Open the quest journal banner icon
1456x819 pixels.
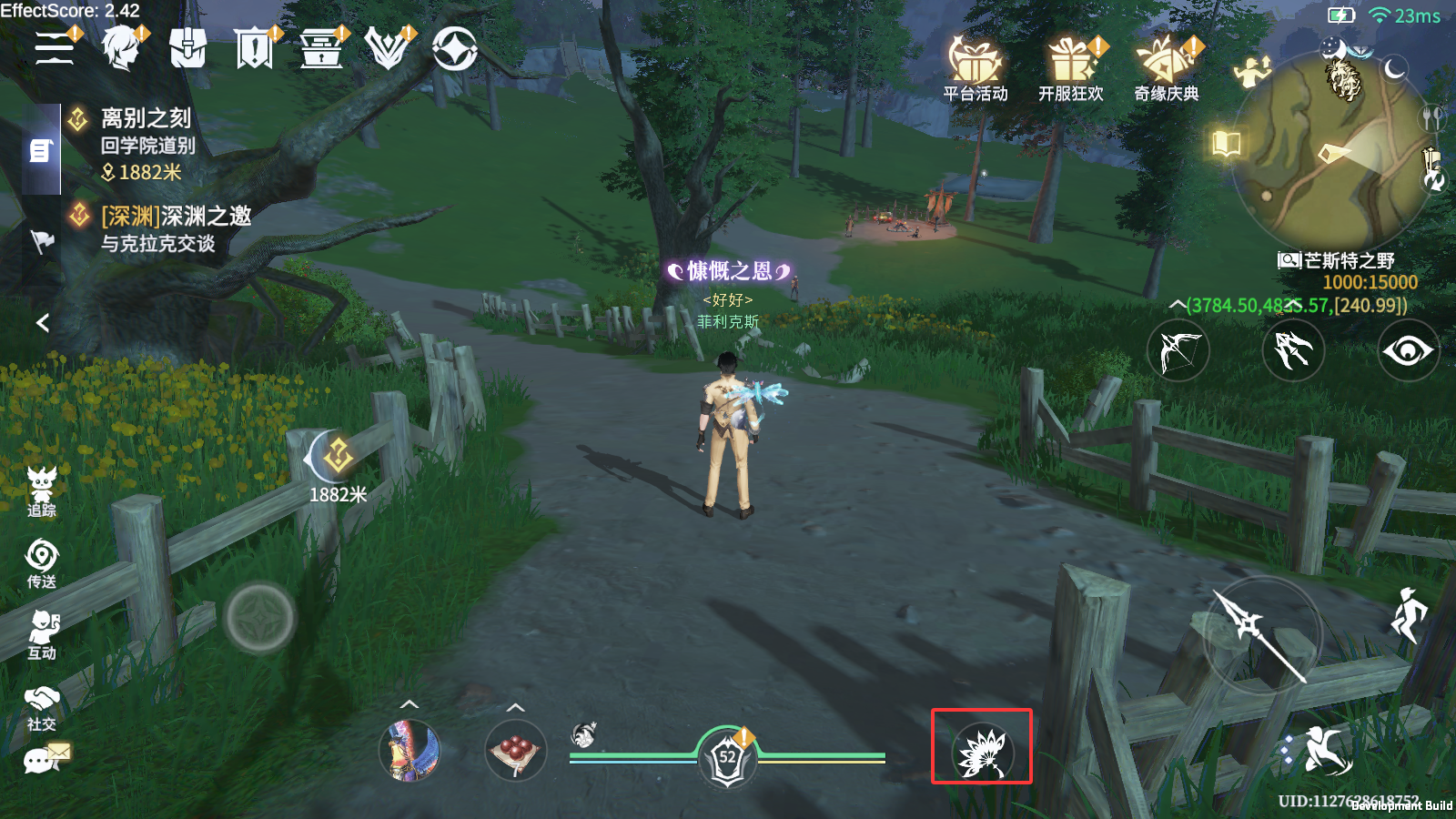click(x=256, y=50)
